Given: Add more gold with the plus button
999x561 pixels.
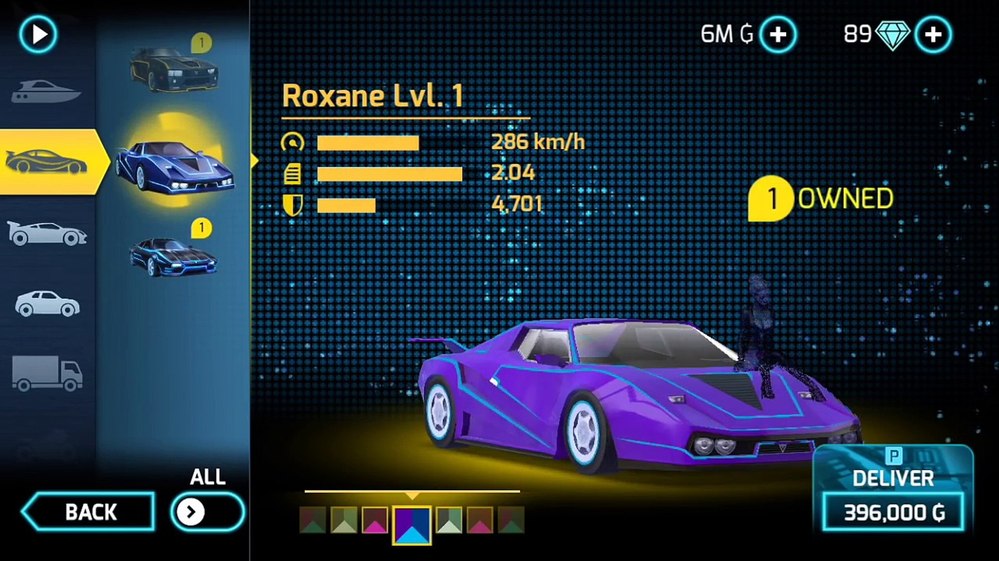Looking at the screenshot, I should pos(778,35).
